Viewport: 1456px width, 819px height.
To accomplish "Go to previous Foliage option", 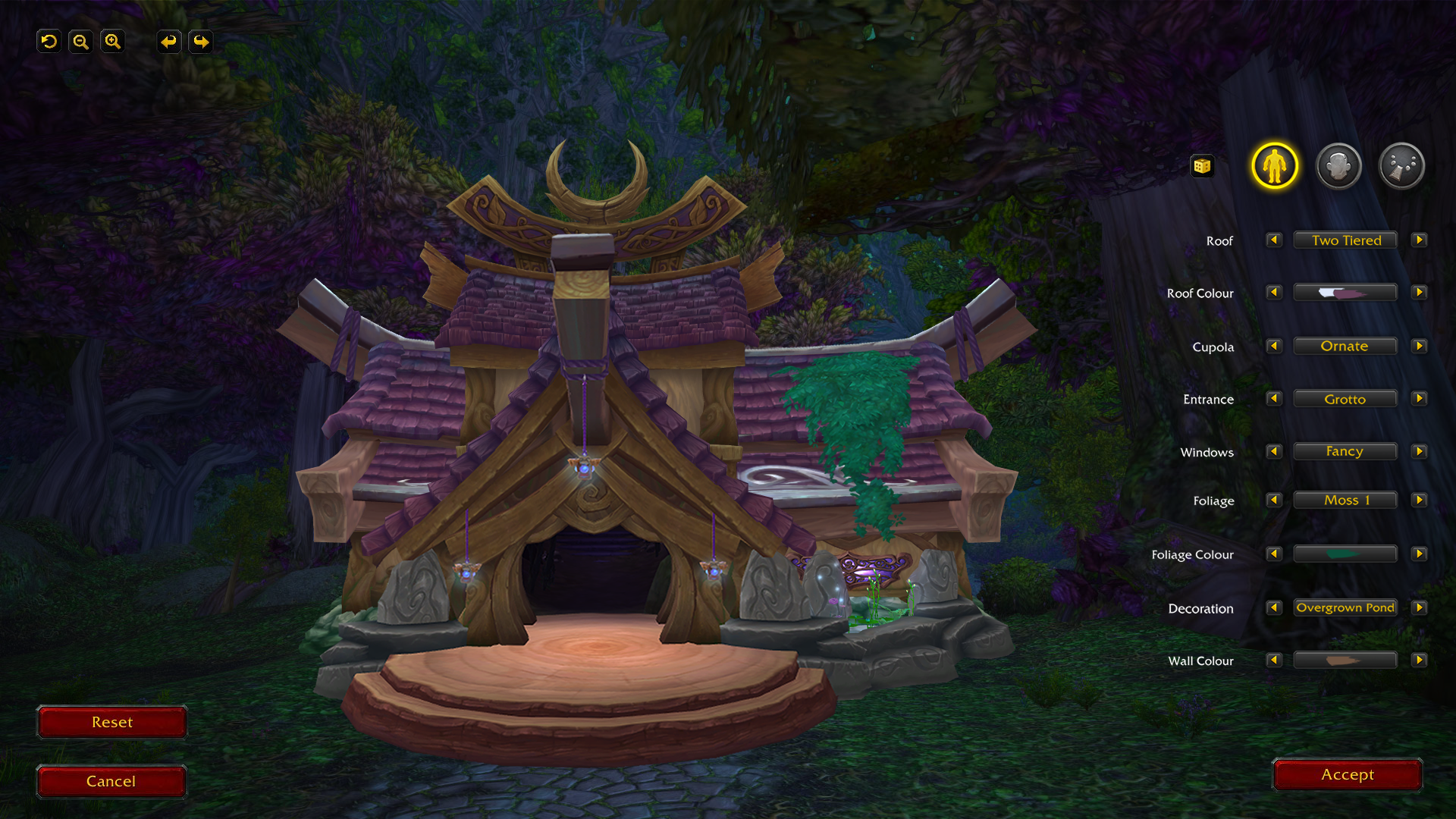I will [1274, 500].
